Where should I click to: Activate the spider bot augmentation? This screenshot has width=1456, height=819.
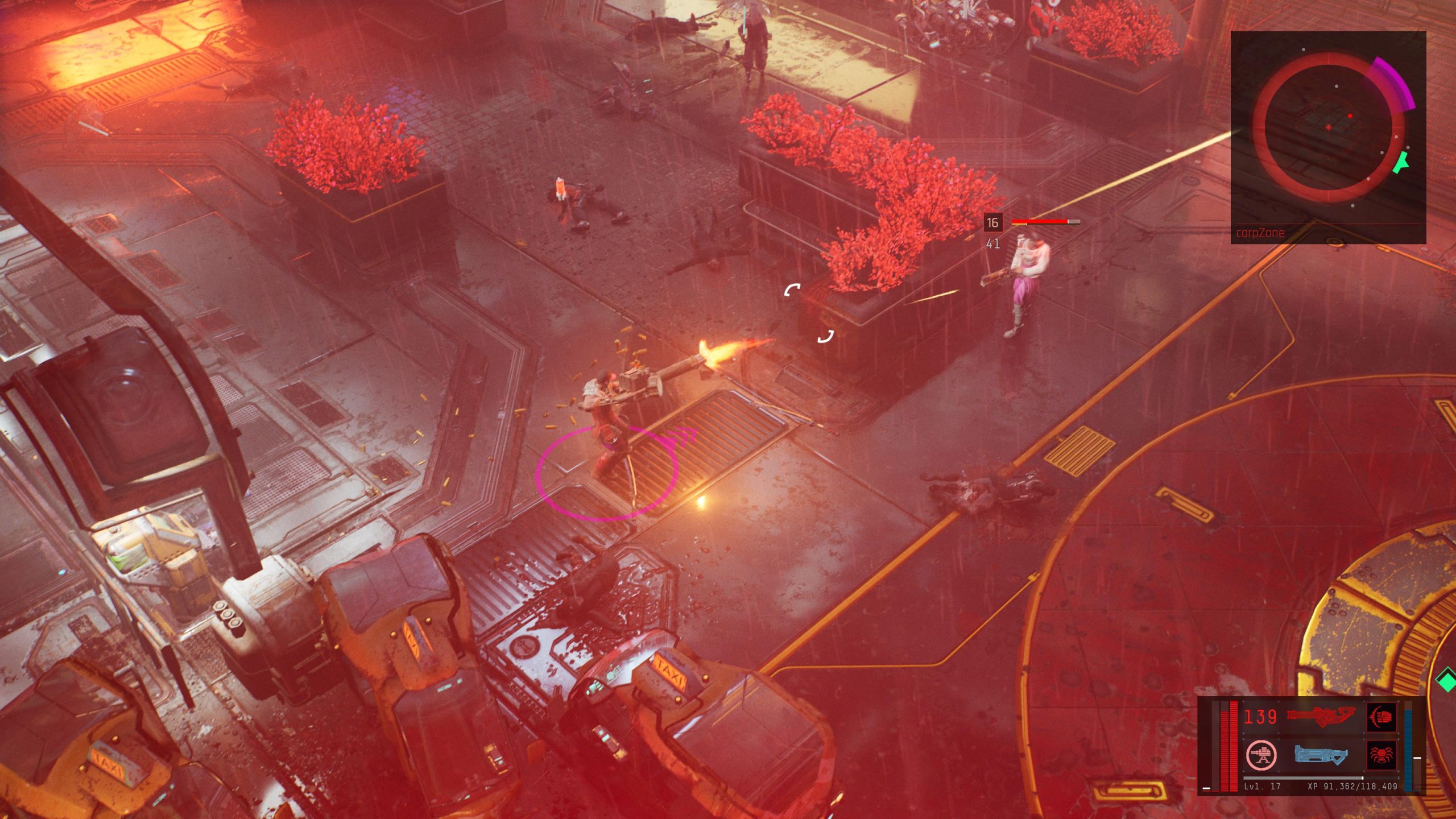(1381, 755)
